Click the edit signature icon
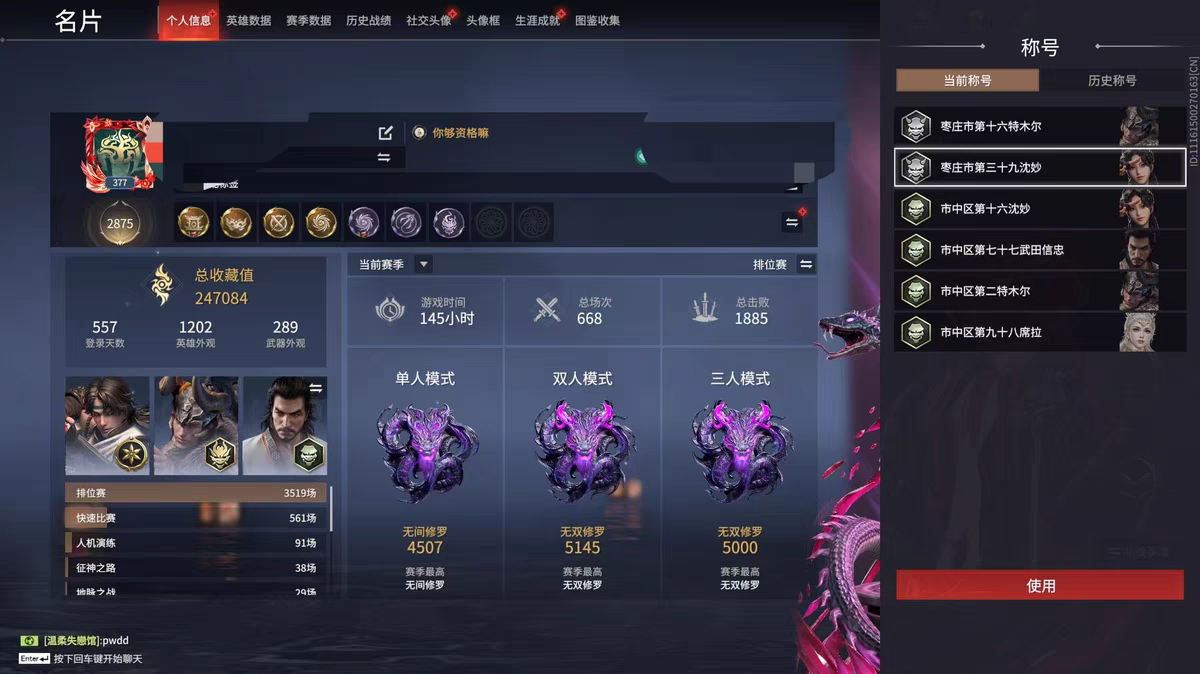 [x=386, y=133]
